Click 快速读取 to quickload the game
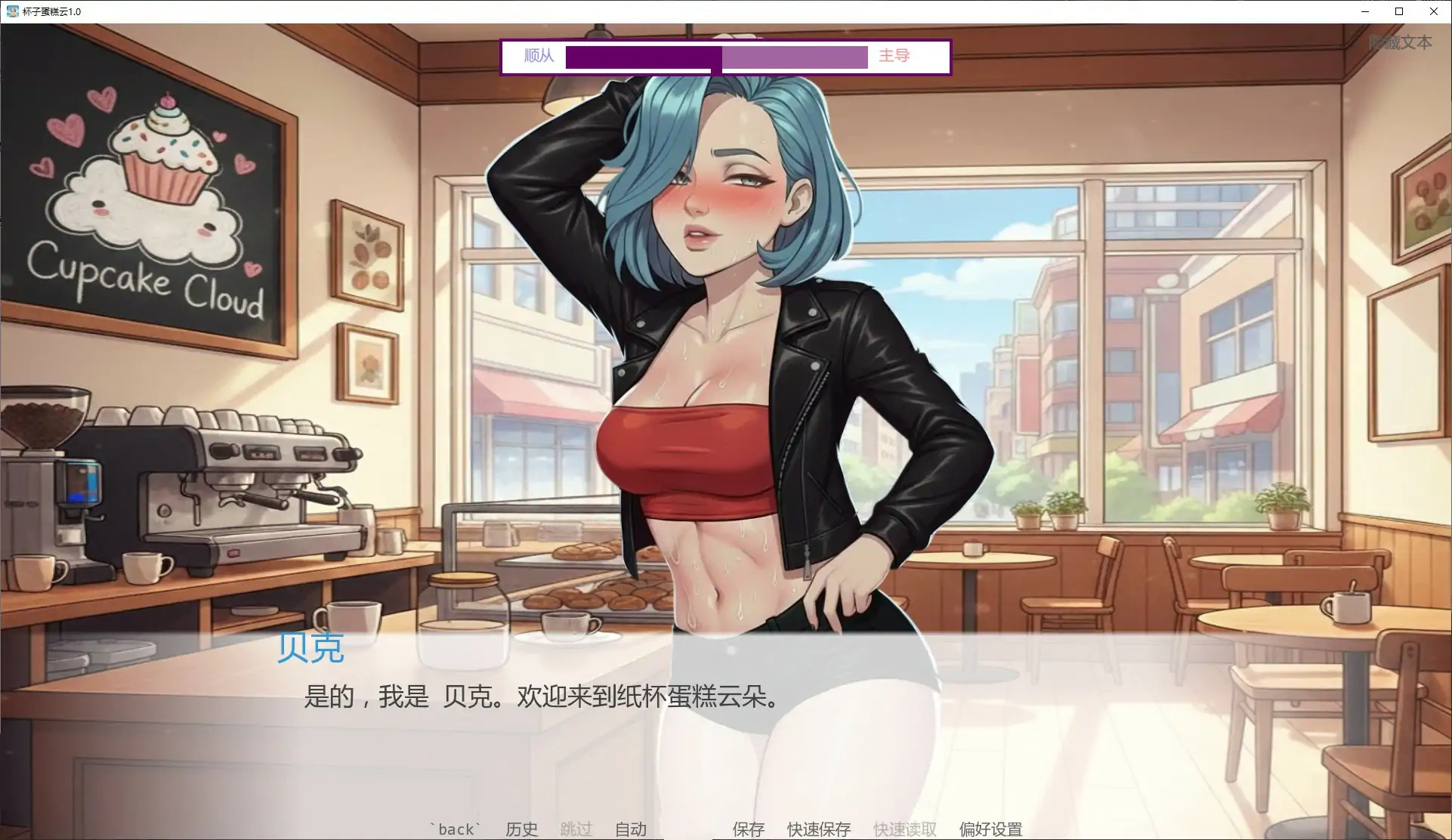This screenshot has height=840, width=1452. [904, 829]
